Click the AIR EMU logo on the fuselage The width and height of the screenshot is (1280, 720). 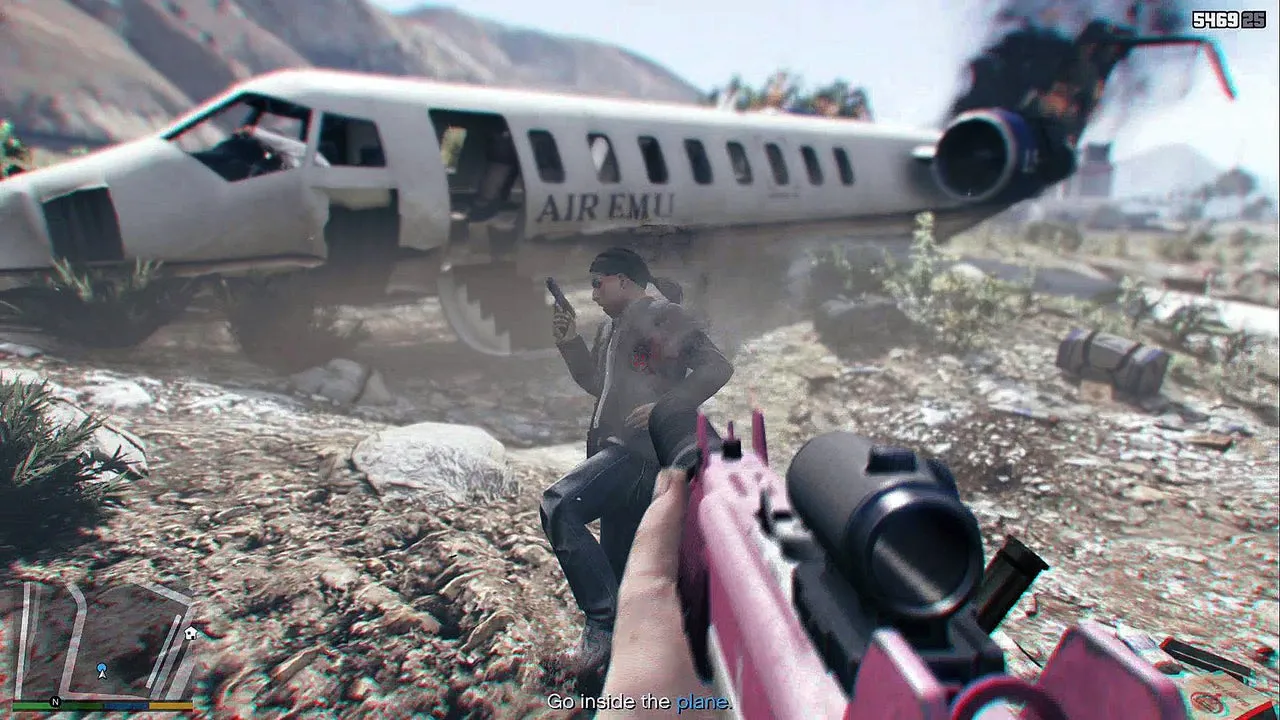pyautogui.click(x=613, y=204)
